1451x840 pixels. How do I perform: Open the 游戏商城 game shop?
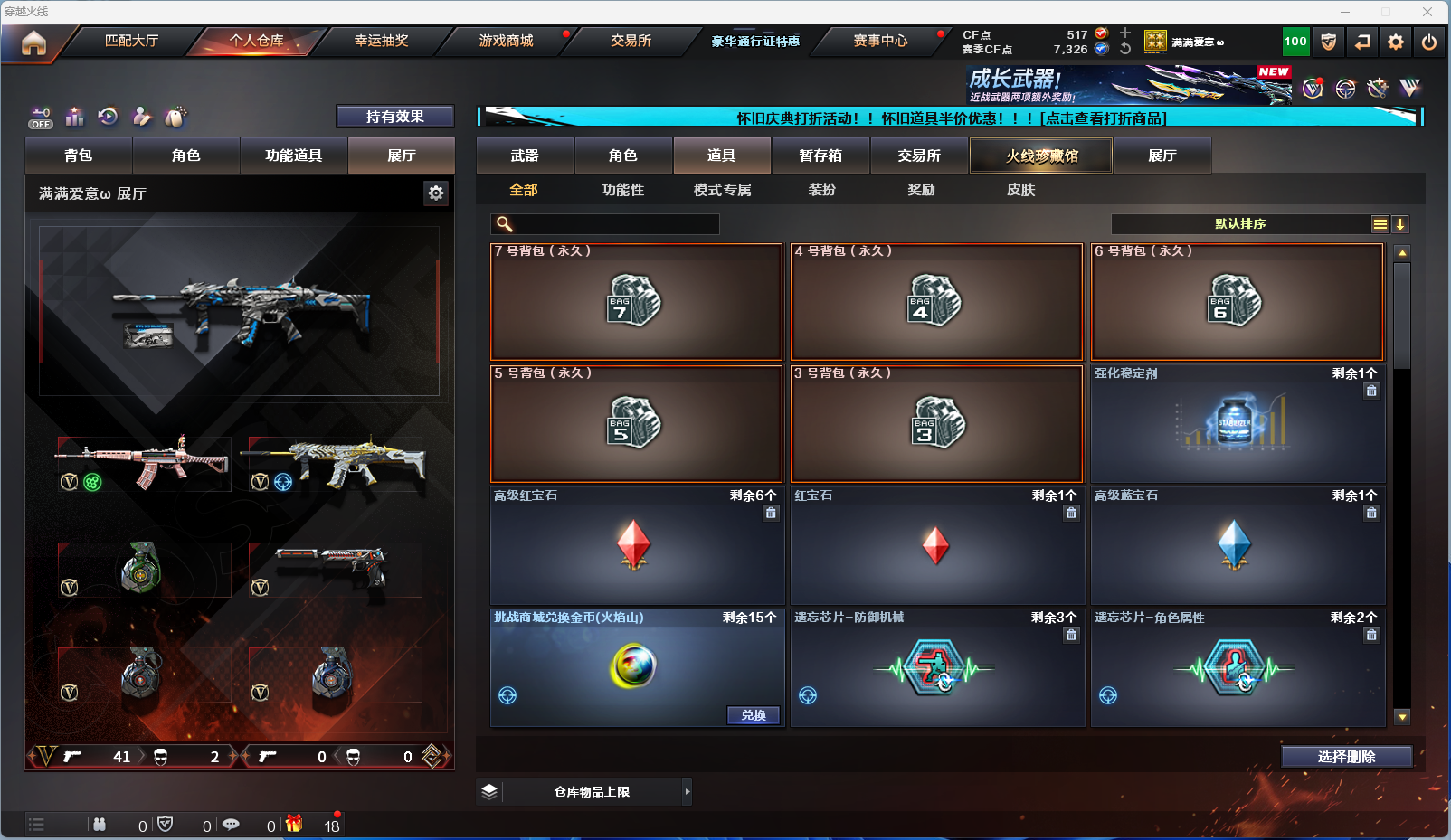pyautogui.click(x=506, y=41)
